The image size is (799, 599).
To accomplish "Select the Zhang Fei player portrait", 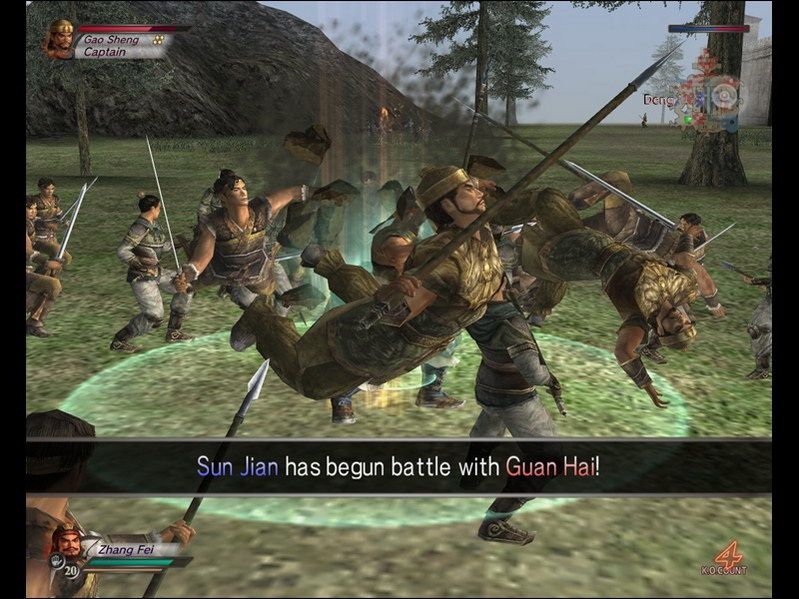I will point(68,547).
